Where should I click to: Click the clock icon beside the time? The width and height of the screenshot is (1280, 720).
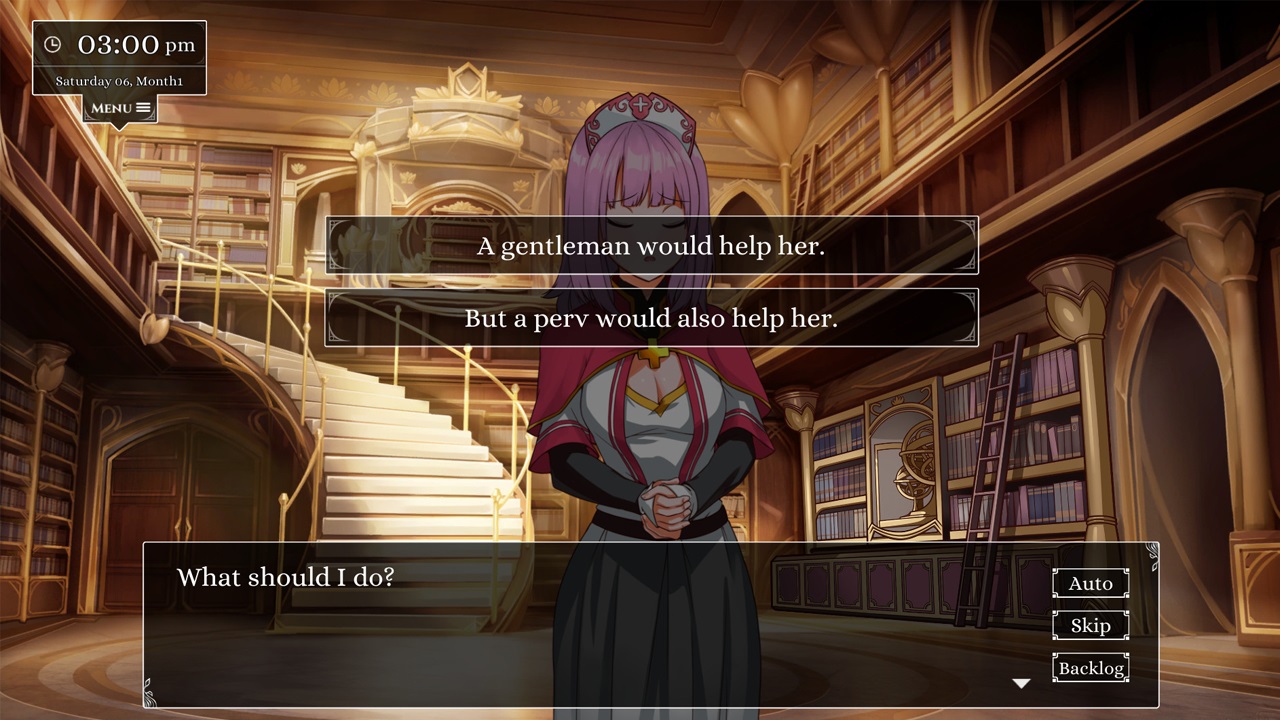click(x=55, y=43)
